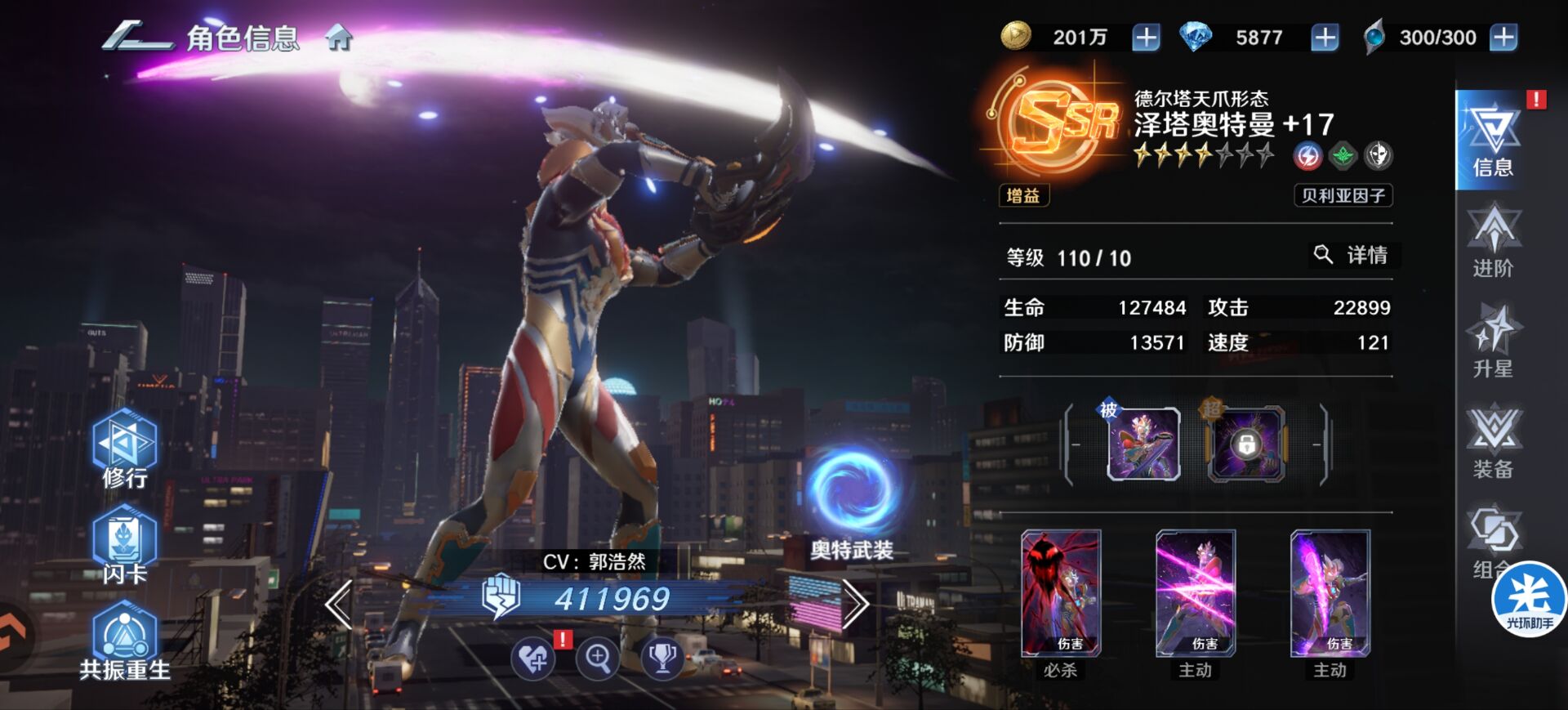
Task: Switch to the 升星 tab
Action: tap(1493, 342)
